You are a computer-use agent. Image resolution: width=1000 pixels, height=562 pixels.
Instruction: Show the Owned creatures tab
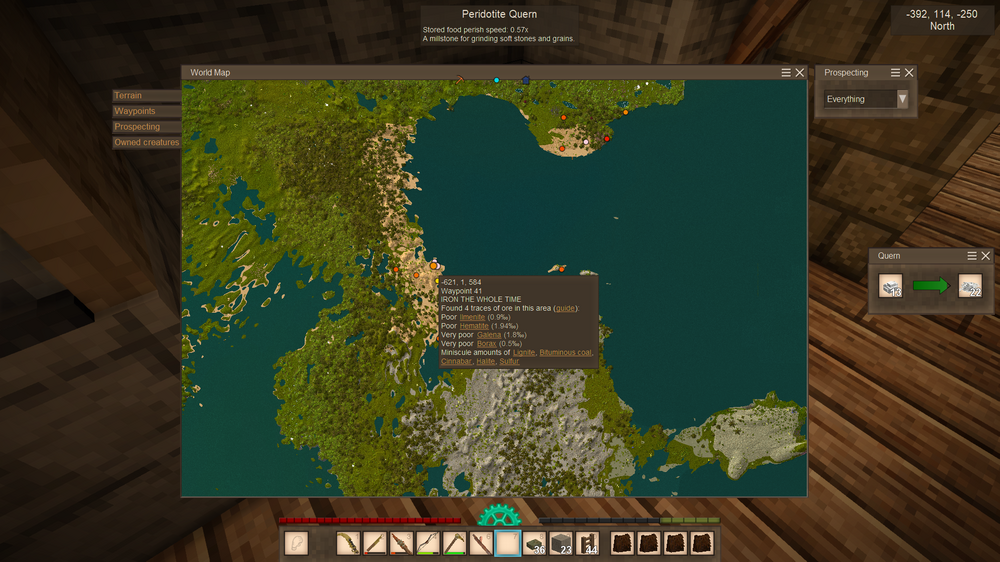(146, 142)
